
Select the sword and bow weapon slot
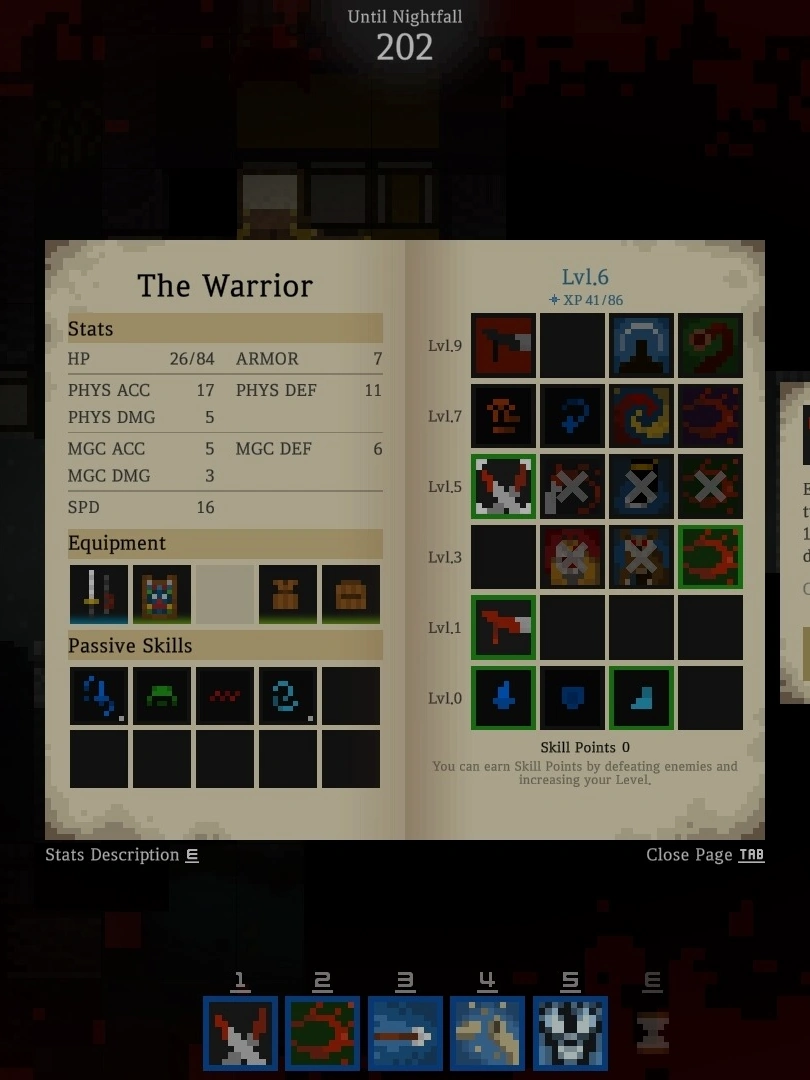(99, 594)
